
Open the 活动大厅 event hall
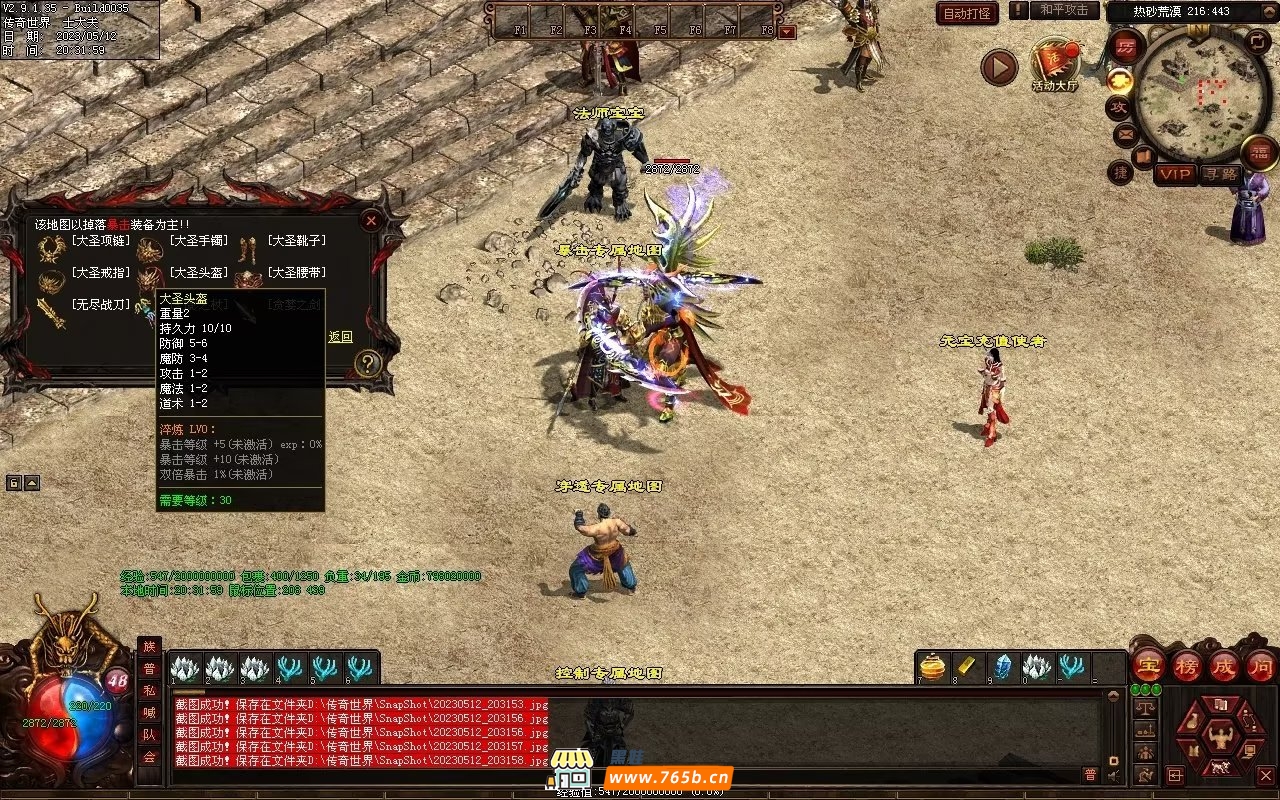click(1054, 64)
